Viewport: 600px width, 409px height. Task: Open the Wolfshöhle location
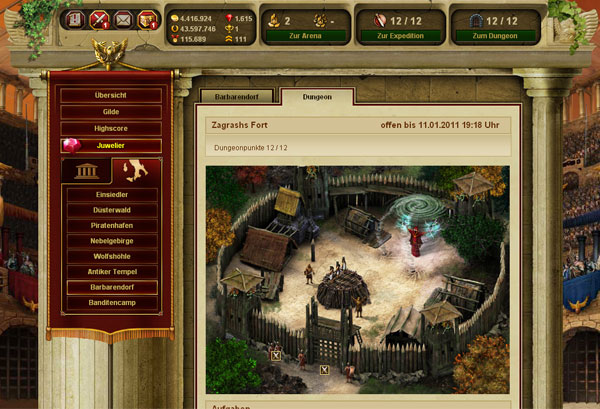(111, 257)
